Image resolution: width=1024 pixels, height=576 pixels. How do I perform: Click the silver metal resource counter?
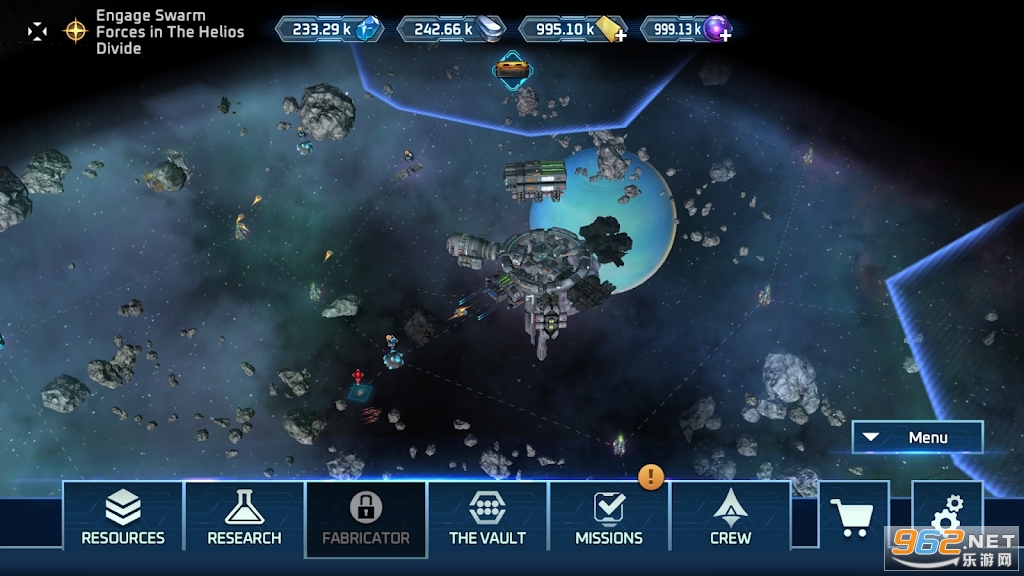(452, 29)
